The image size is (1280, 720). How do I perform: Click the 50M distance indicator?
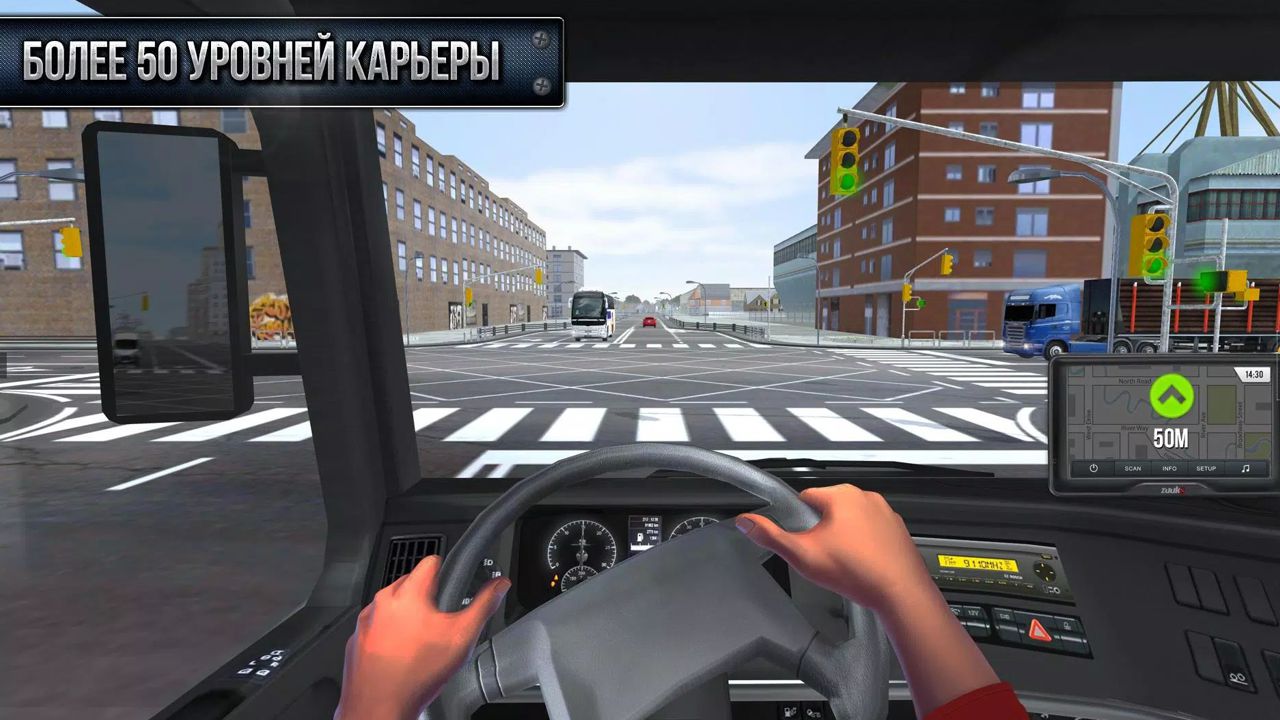point(1170,437)
